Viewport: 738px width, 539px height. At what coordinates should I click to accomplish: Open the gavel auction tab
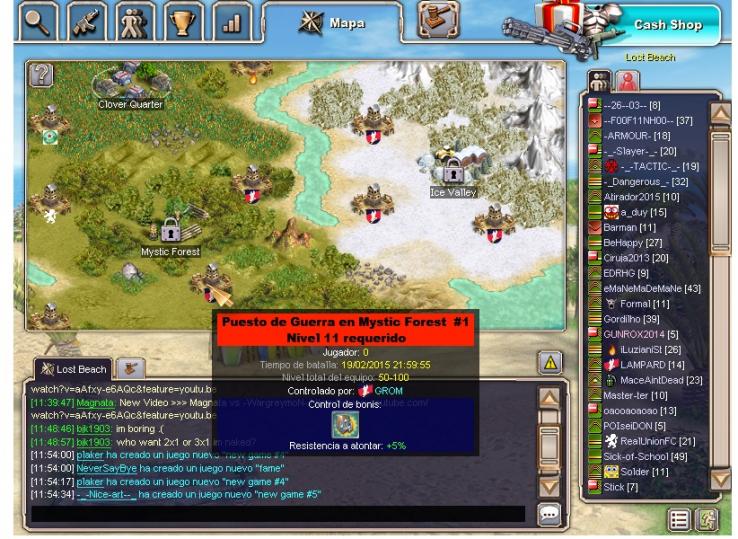coord(437,19)
